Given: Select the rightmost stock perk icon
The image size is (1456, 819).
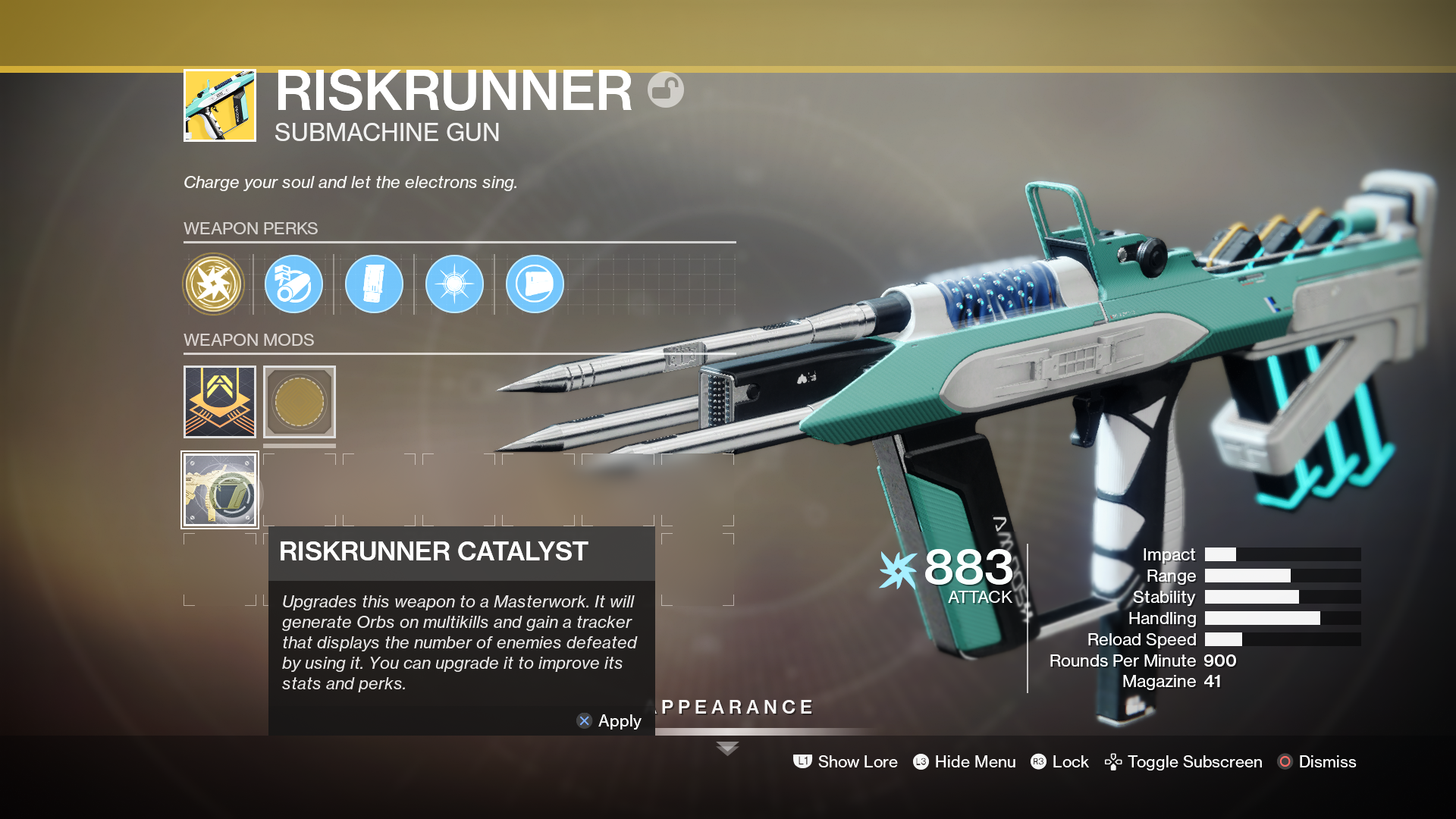Looking at the screenshot, I should pos(534,284).
